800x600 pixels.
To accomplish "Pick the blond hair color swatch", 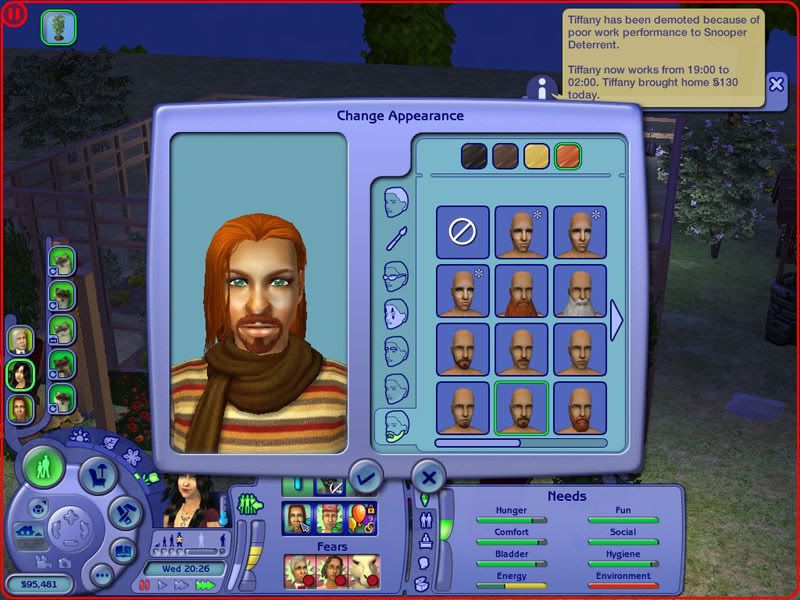I will (x=537, y=157).
